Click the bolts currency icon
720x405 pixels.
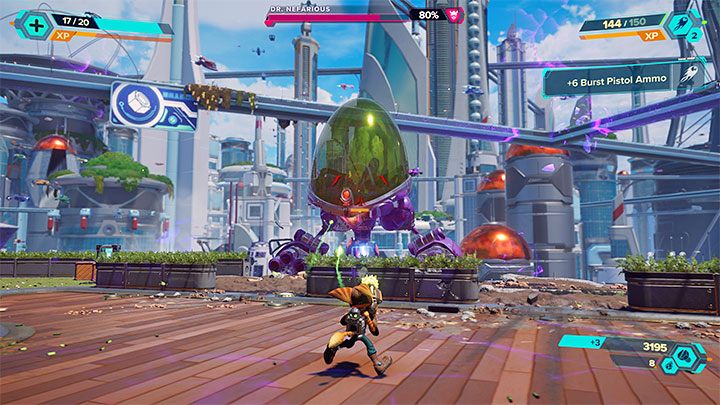coord(687,357)
